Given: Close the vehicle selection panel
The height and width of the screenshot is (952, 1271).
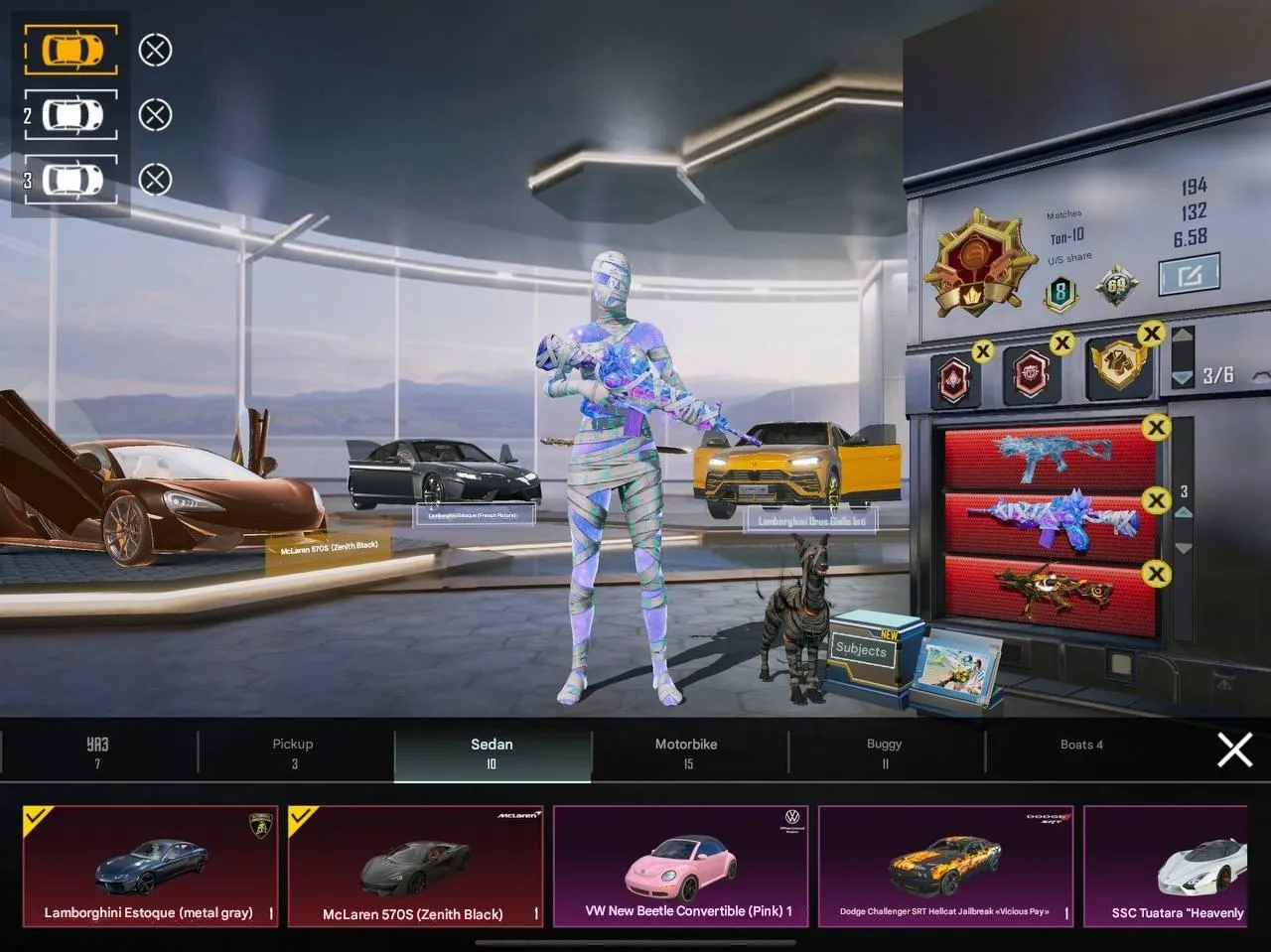Looking at the screenshot, I should point(1233,750).
